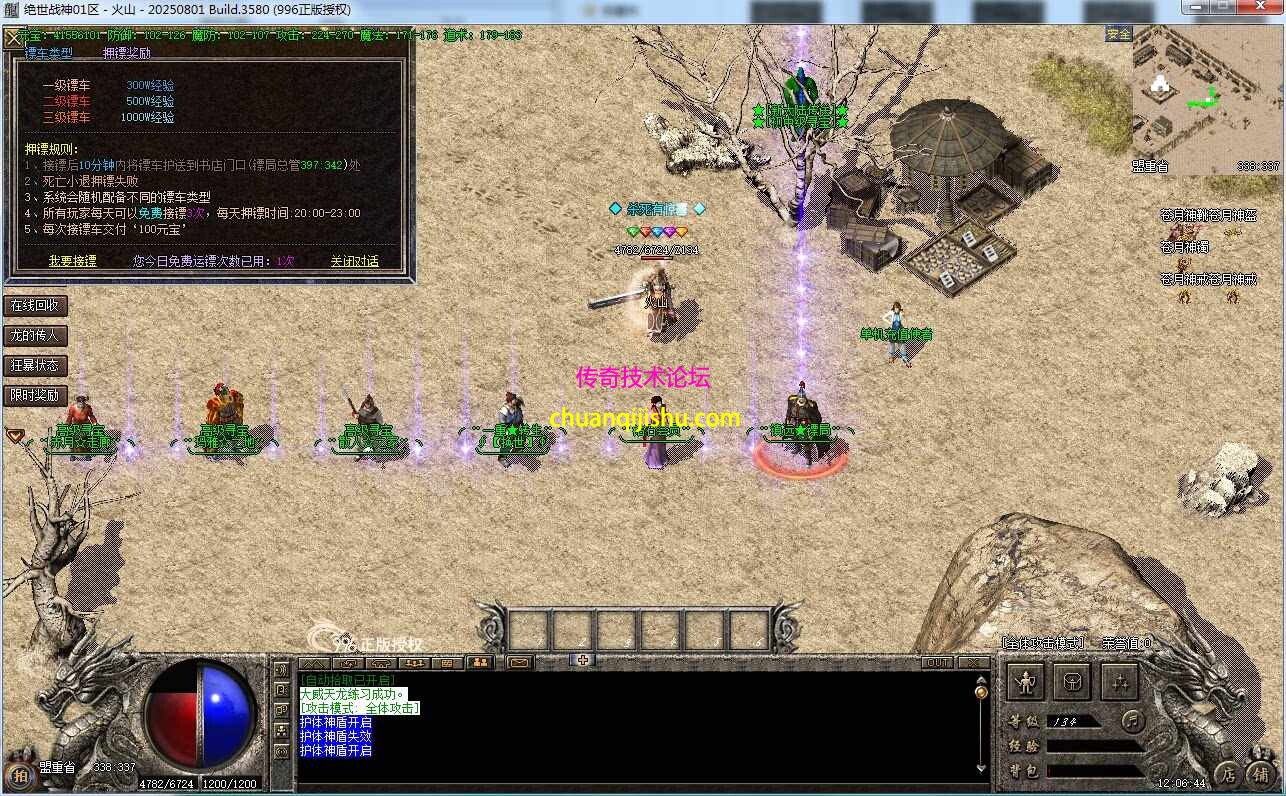
Task: Open the mail envelope icon above chat
Action: pyautogui.click(x=519, y=662)
